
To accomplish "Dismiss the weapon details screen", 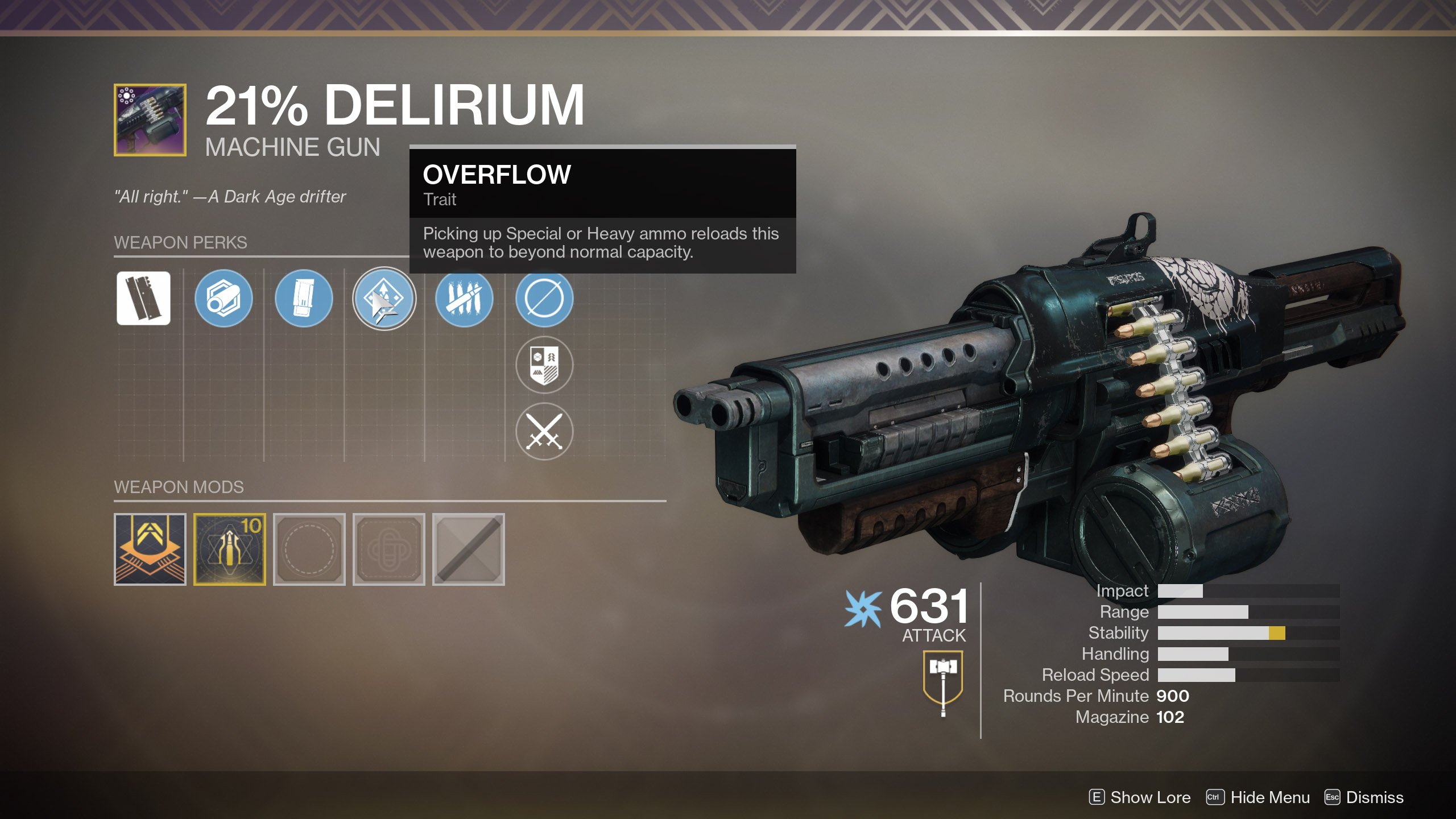I will [x=1364, y=797].
